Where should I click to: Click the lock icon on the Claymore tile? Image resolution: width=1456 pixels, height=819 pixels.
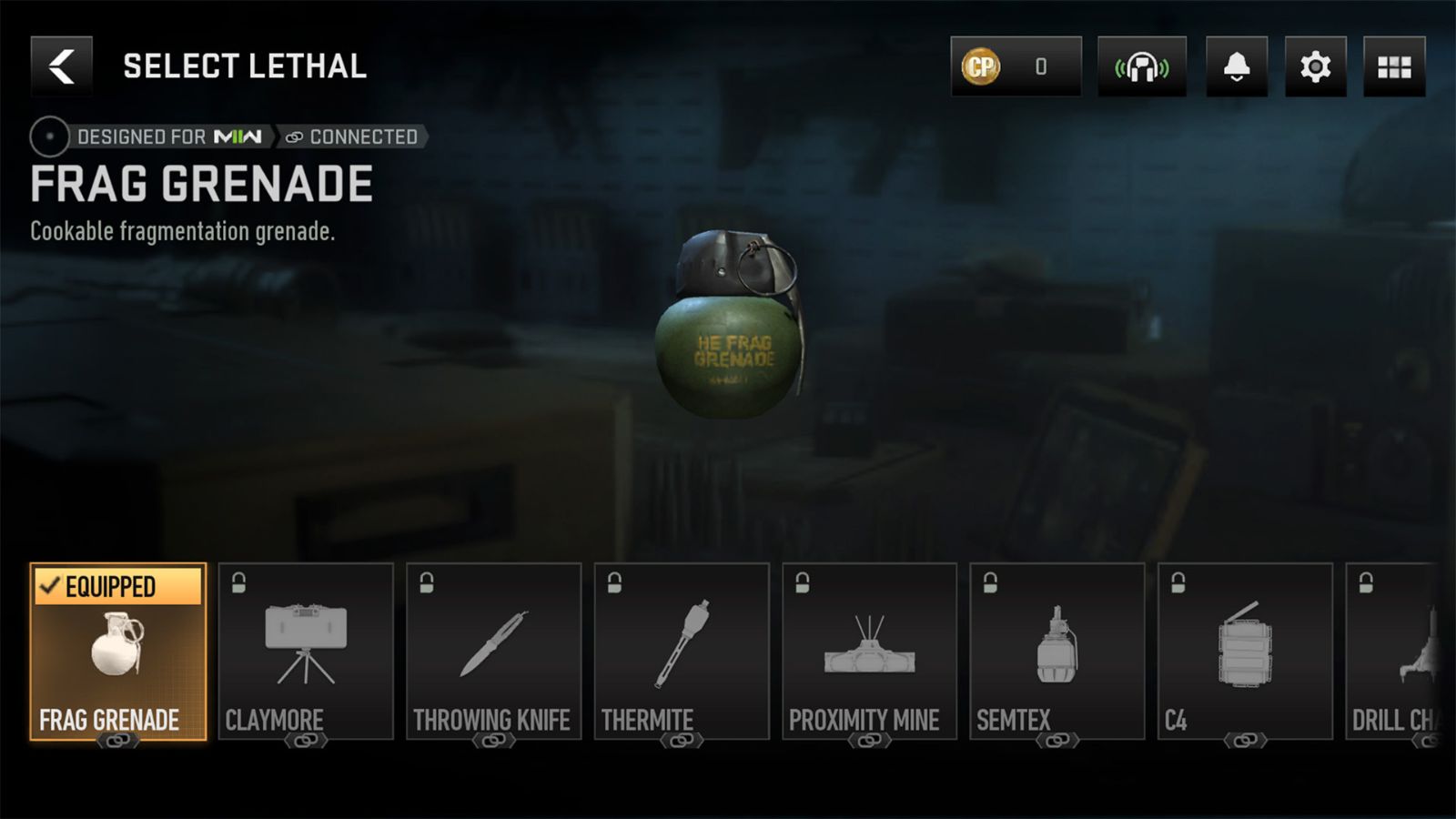point(237,580)
